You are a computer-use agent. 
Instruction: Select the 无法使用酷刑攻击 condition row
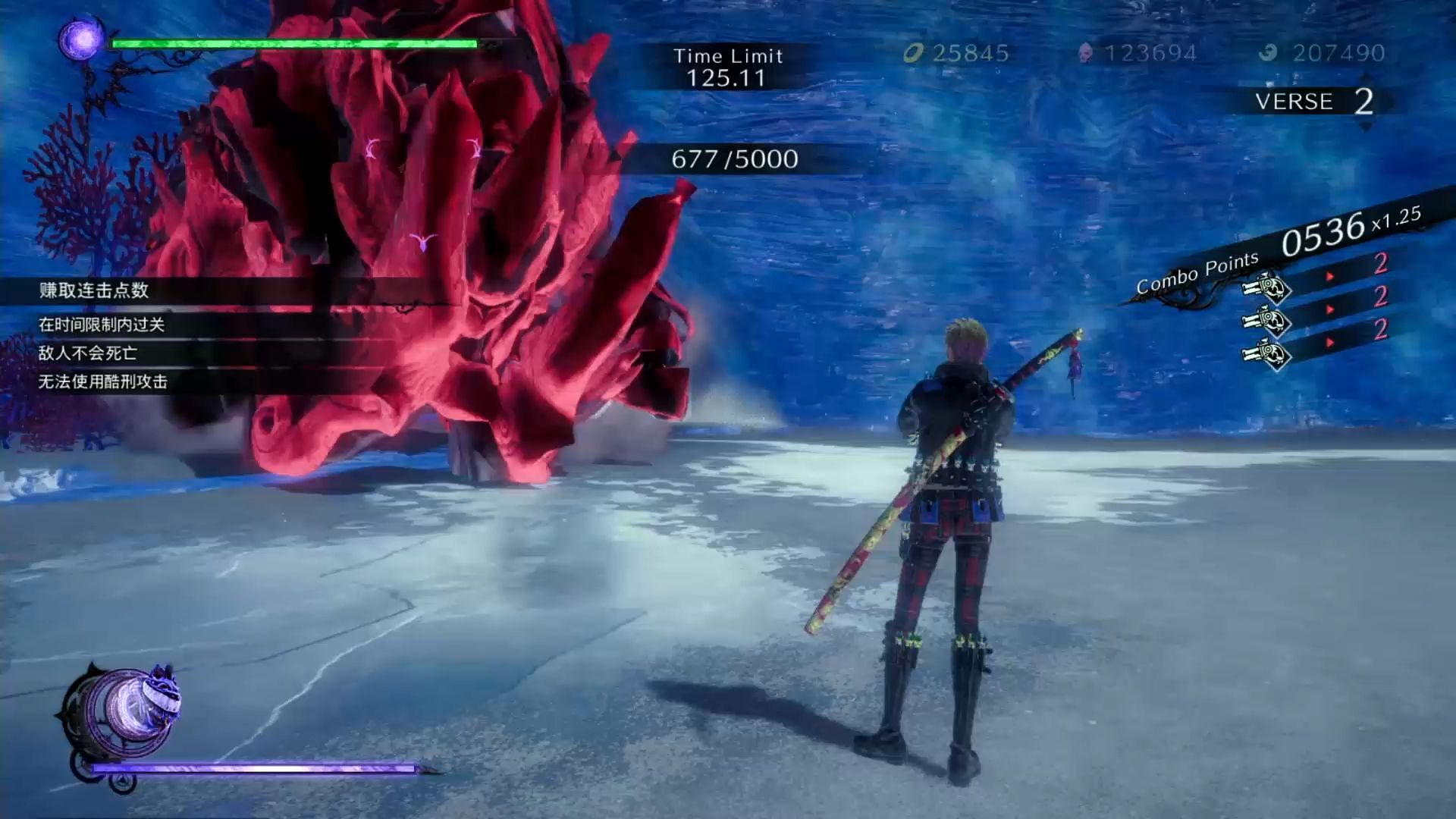click(103, 381)
